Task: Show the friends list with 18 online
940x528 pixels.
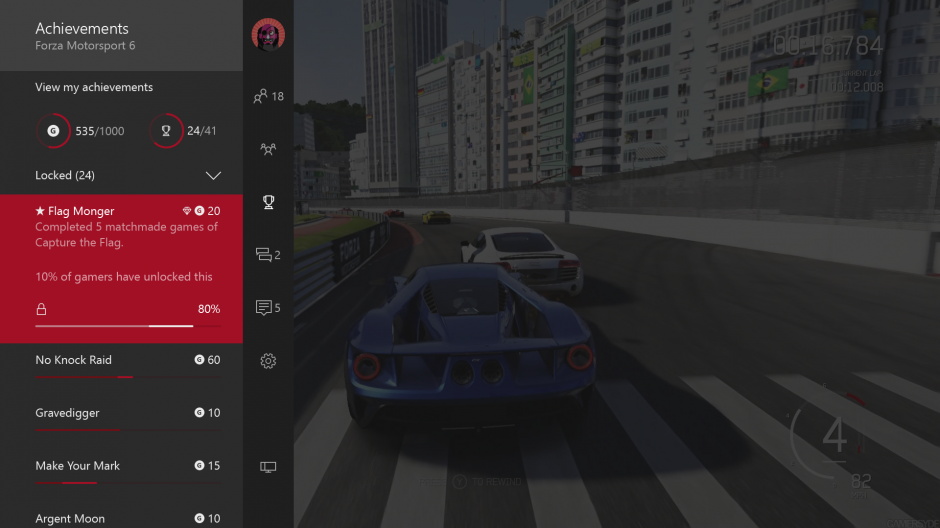Action: click(268, 96)
